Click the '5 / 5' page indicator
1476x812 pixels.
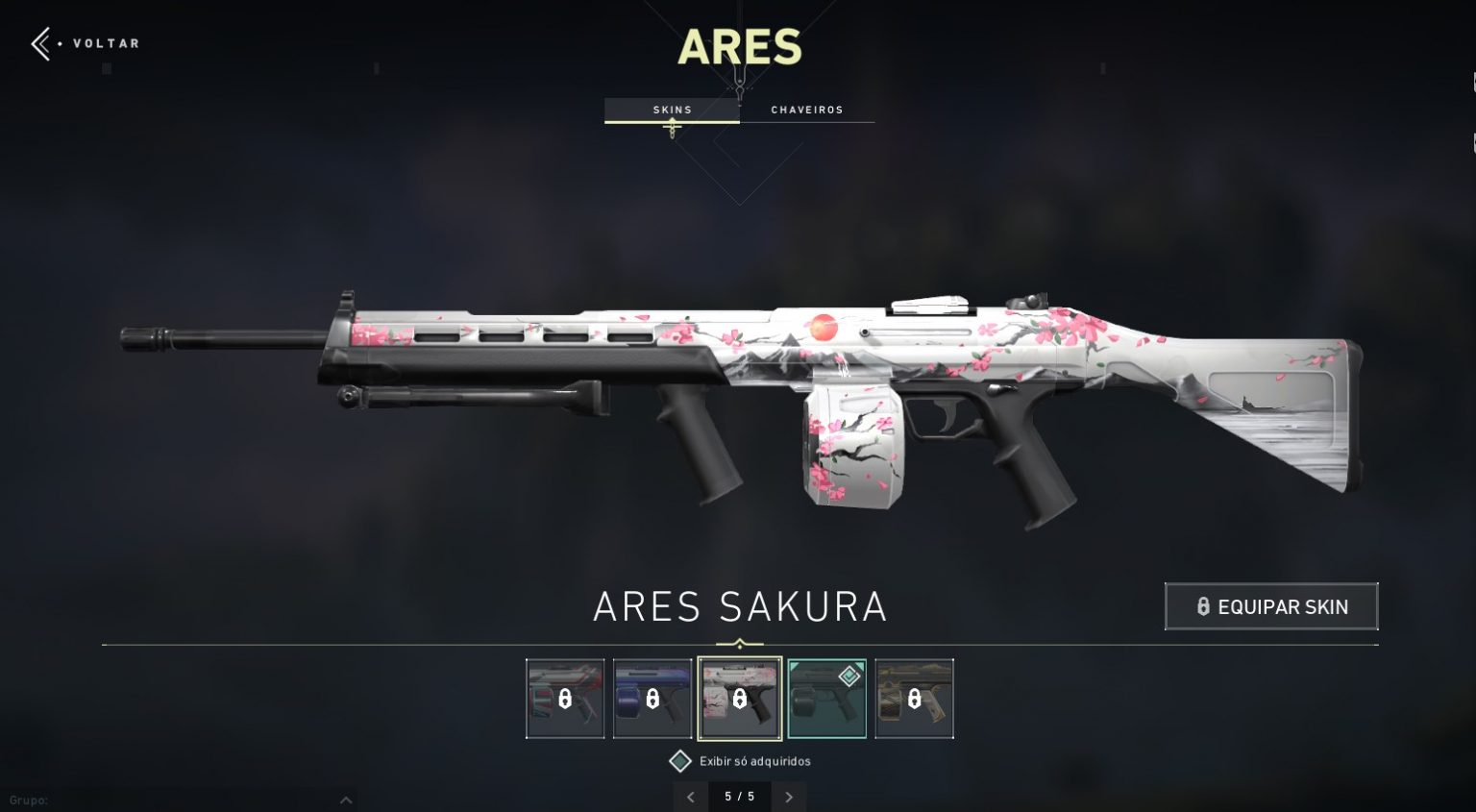click(x=740, y=797)
